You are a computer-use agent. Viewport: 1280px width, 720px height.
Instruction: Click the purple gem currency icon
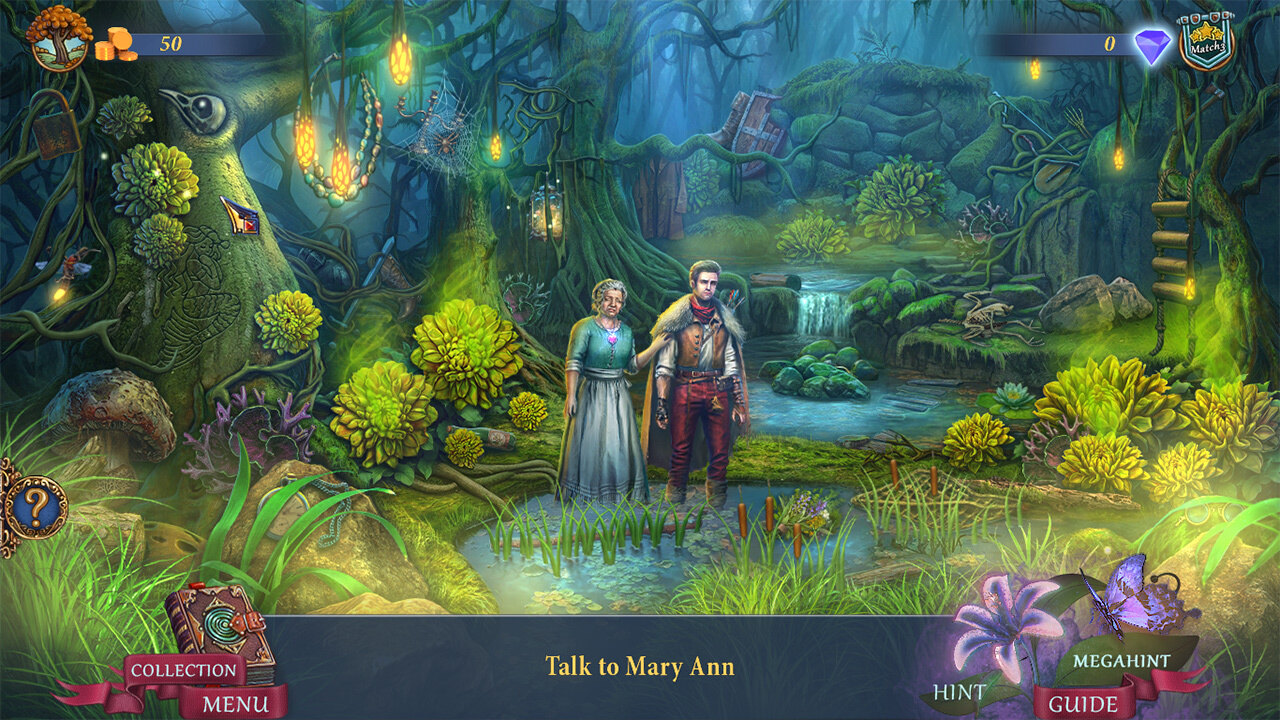(x=1151, y=46)
